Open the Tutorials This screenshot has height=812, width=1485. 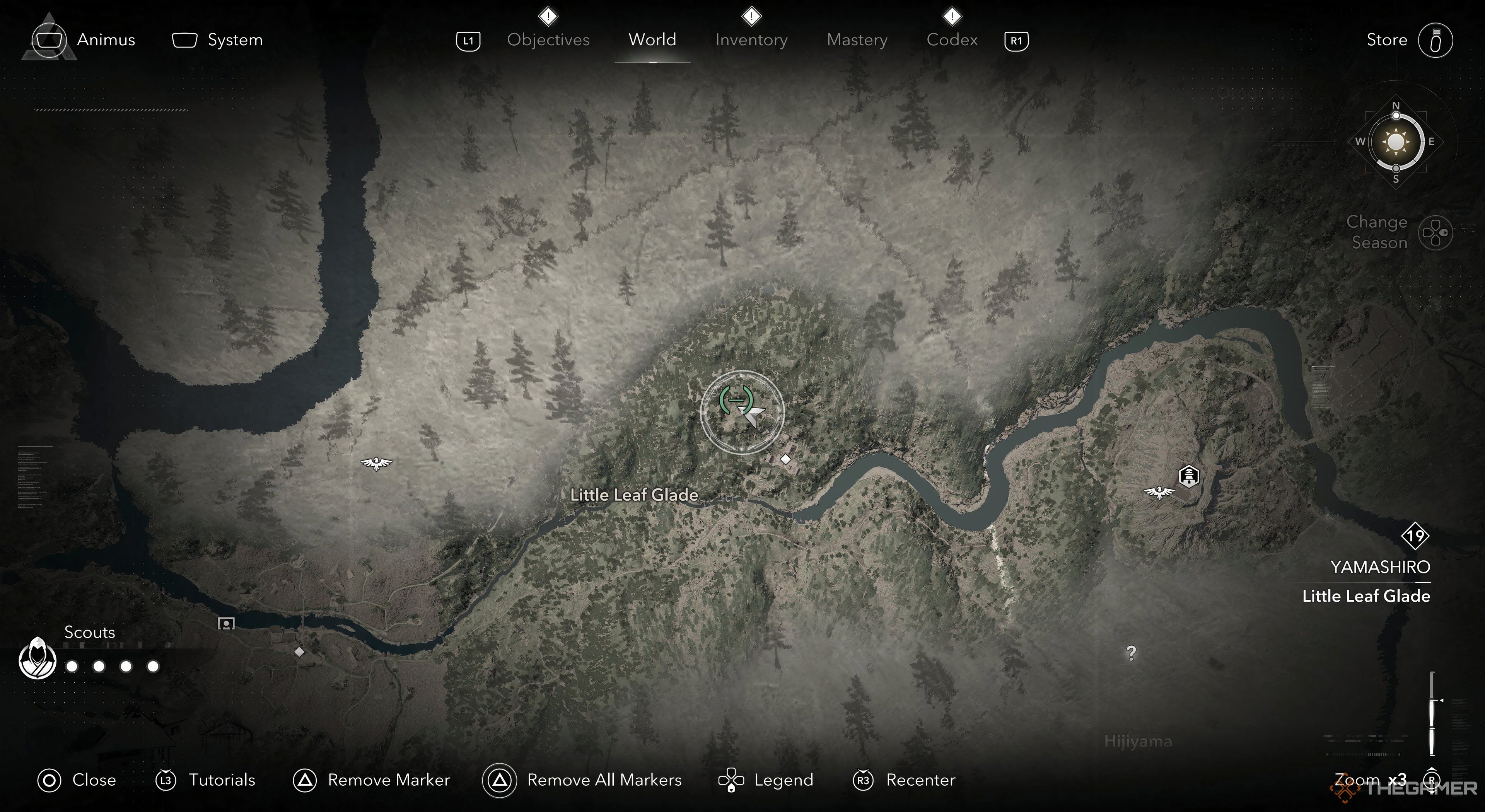pos(221,780)
